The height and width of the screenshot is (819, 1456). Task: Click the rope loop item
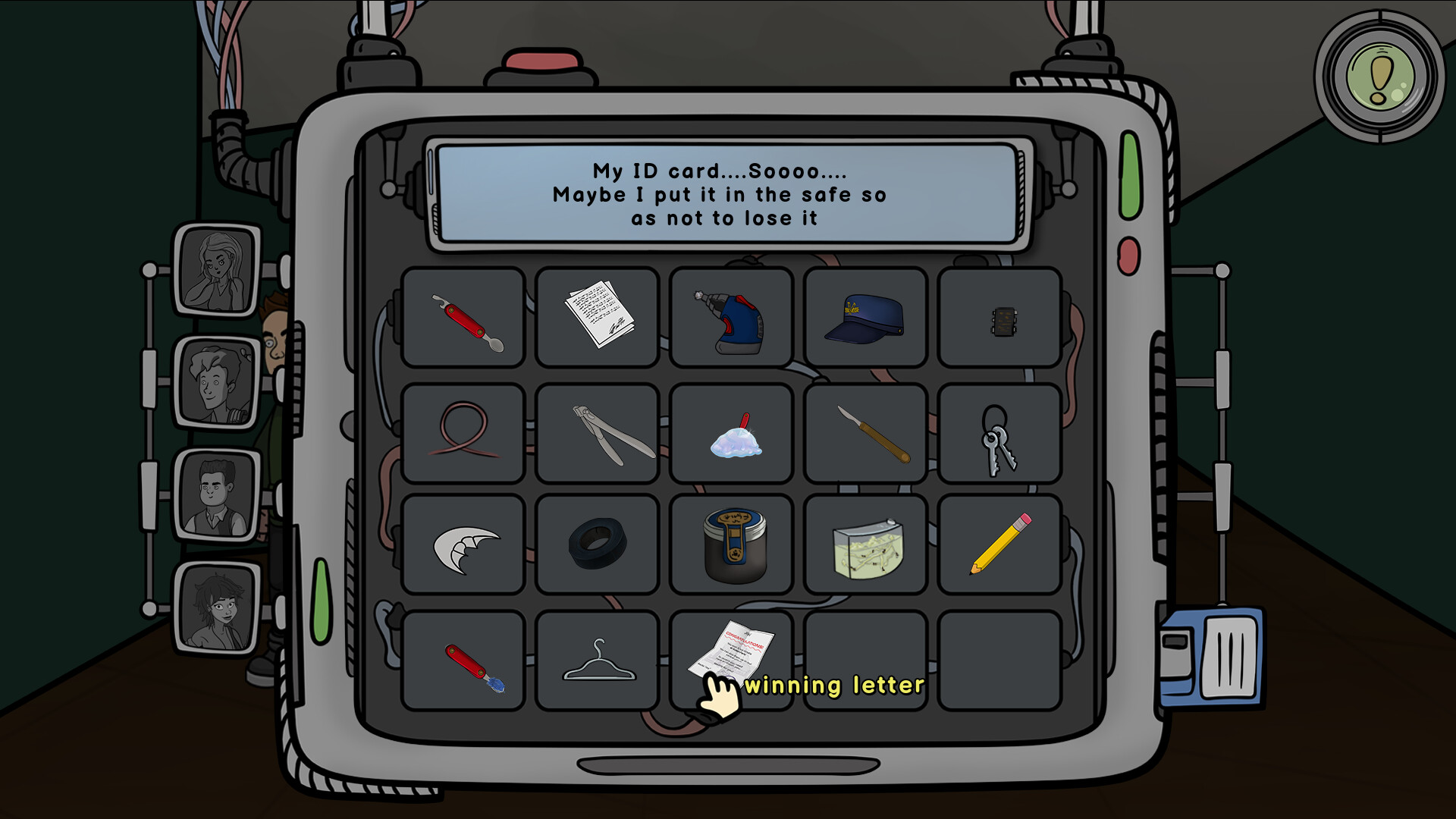click(x=461, y=432)
